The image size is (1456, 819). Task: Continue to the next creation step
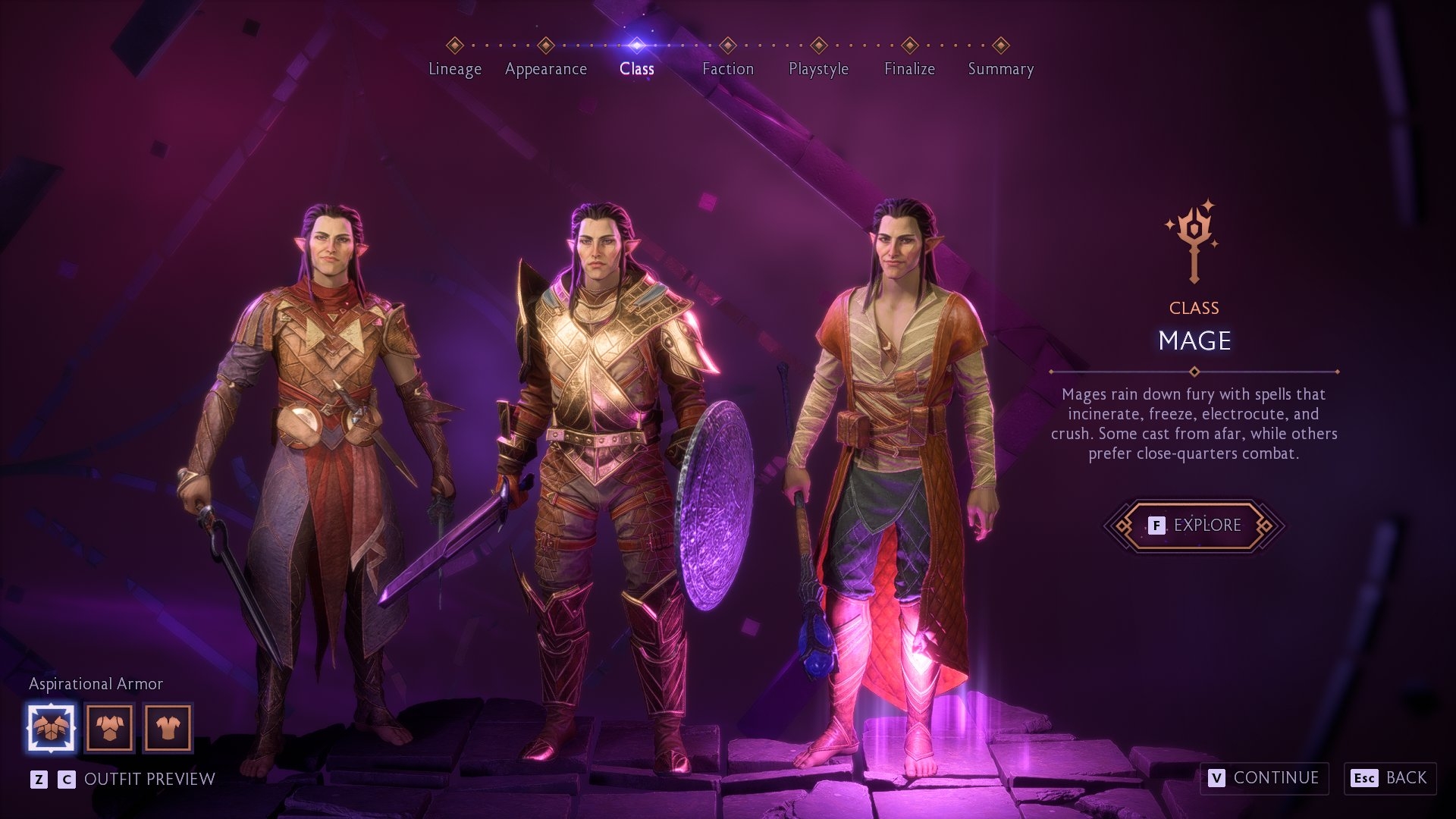tap(1264, 778)
